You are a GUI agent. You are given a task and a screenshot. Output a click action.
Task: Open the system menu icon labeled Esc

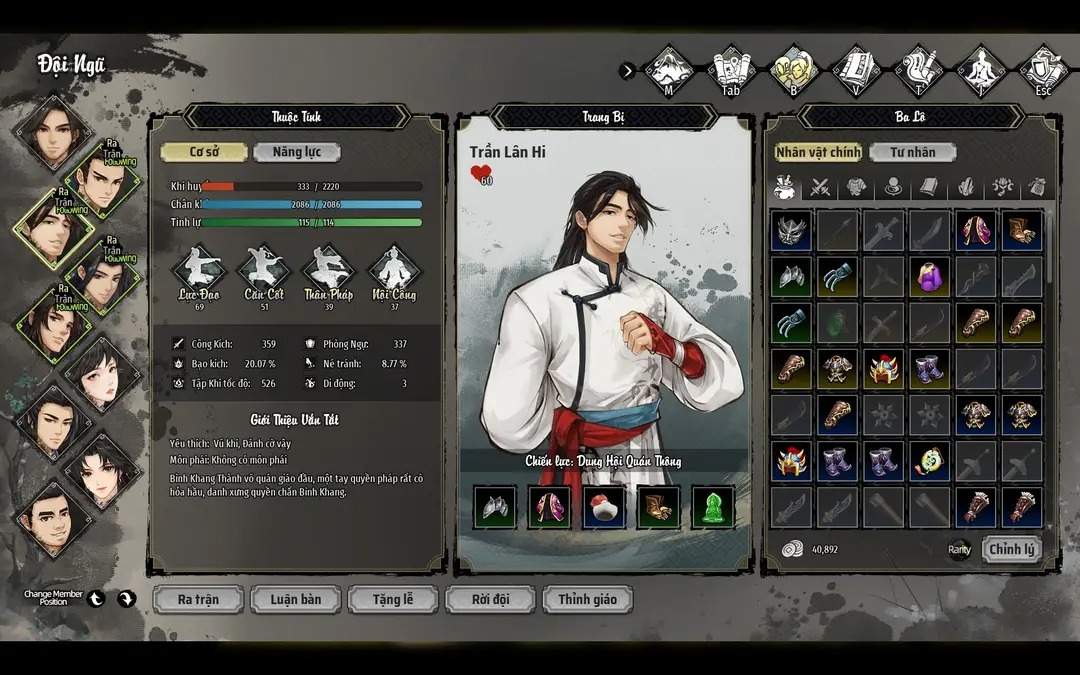pyautogui.click(x=1043, y=69)
